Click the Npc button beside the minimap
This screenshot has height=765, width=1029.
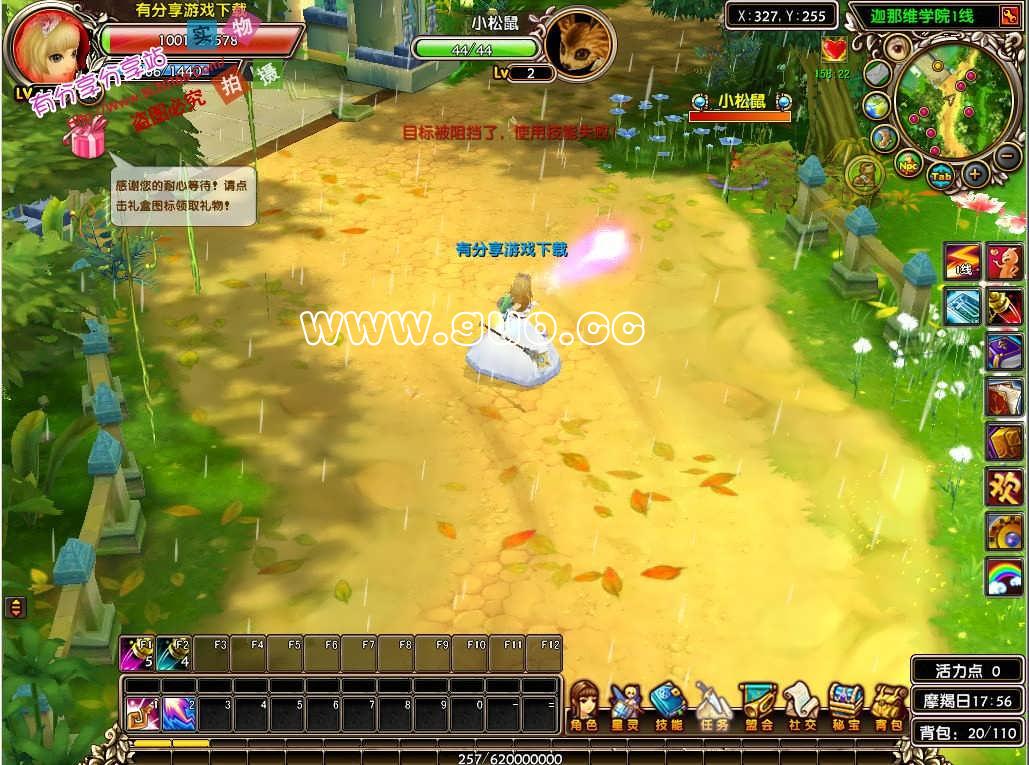tap(909, 164)
